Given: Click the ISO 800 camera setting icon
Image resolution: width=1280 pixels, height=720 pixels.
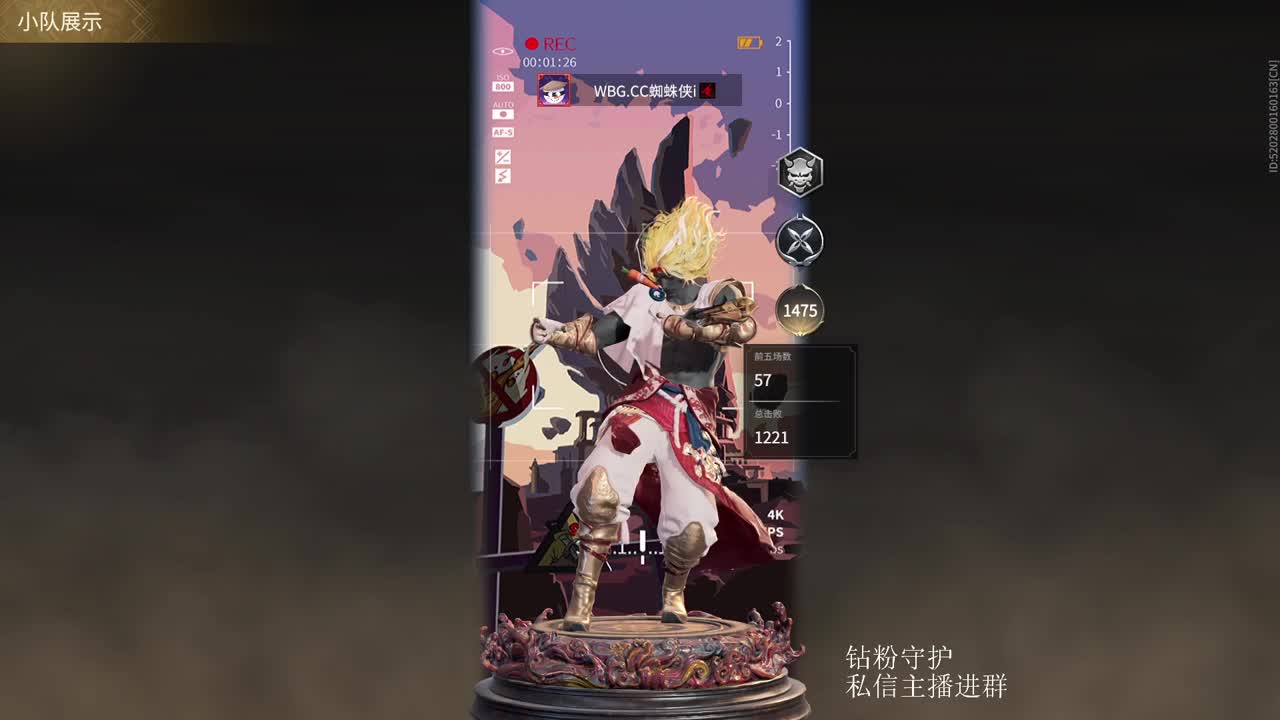Looking at the screenshot, I should (x=504, y=84).
